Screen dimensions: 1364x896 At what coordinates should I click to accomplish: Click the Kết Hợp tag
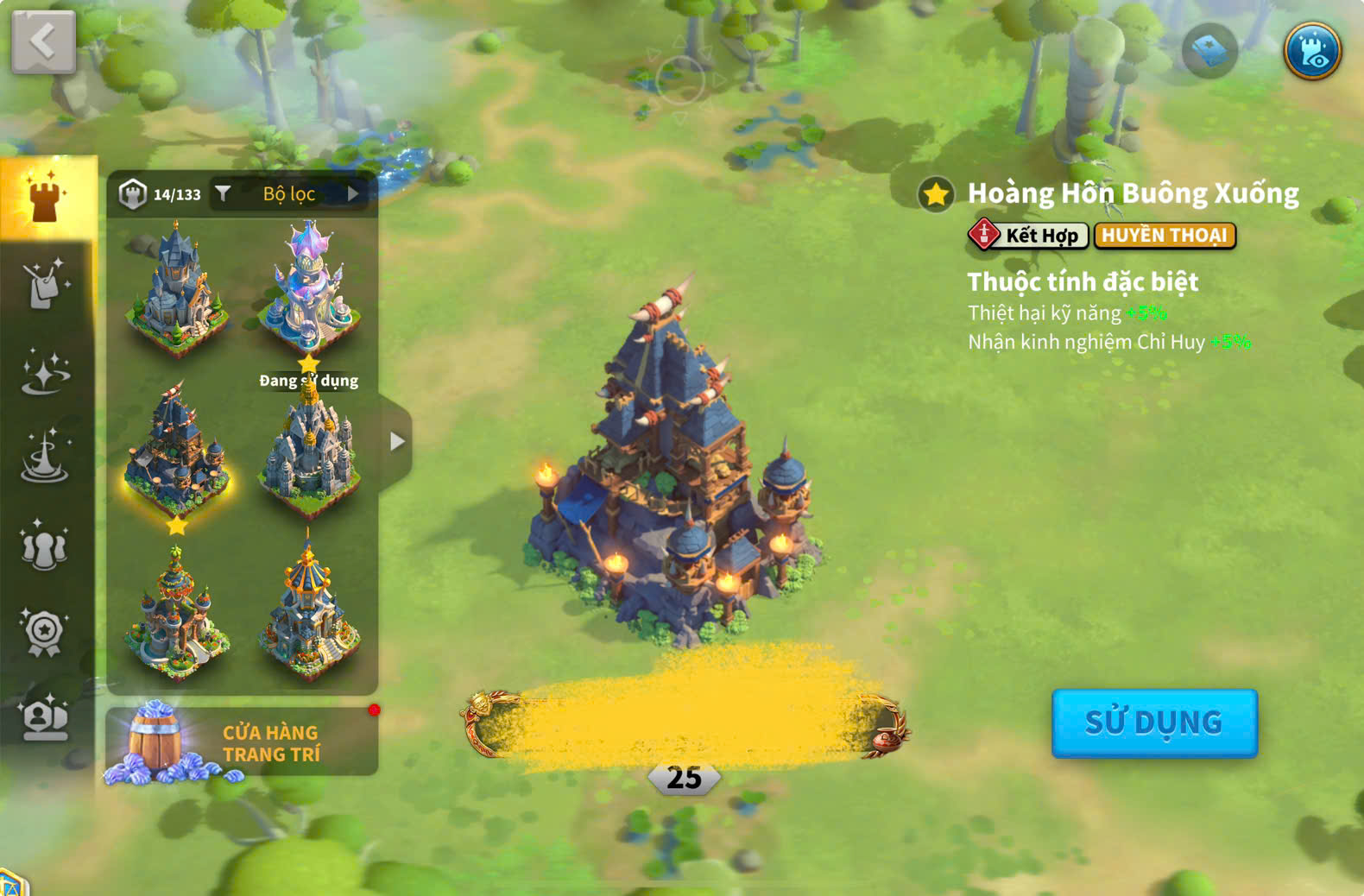[1027, 235]
